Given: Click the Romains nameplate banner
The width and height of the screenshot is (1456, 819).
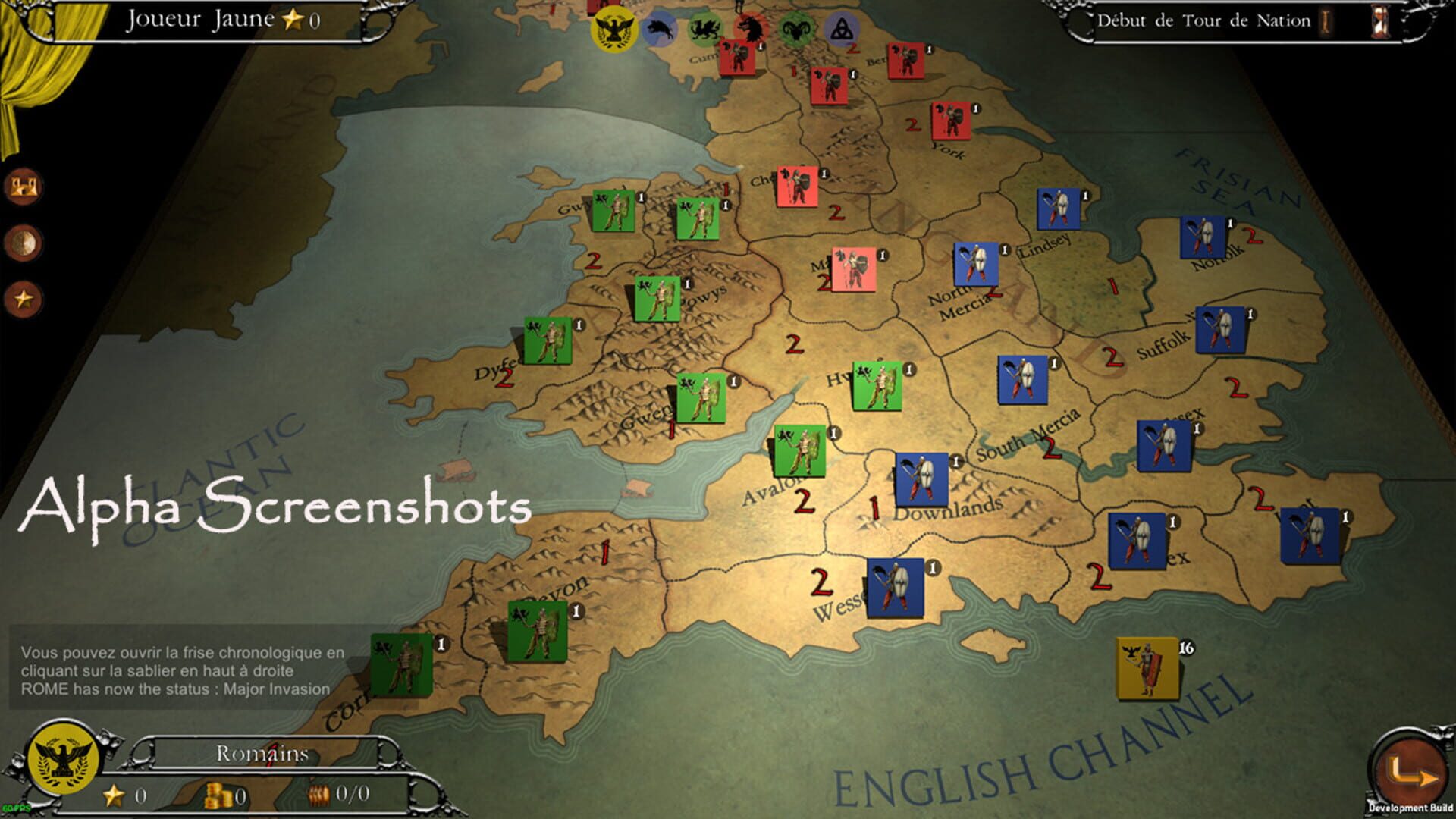Looking at the screenshot, I should coord(262,754).
